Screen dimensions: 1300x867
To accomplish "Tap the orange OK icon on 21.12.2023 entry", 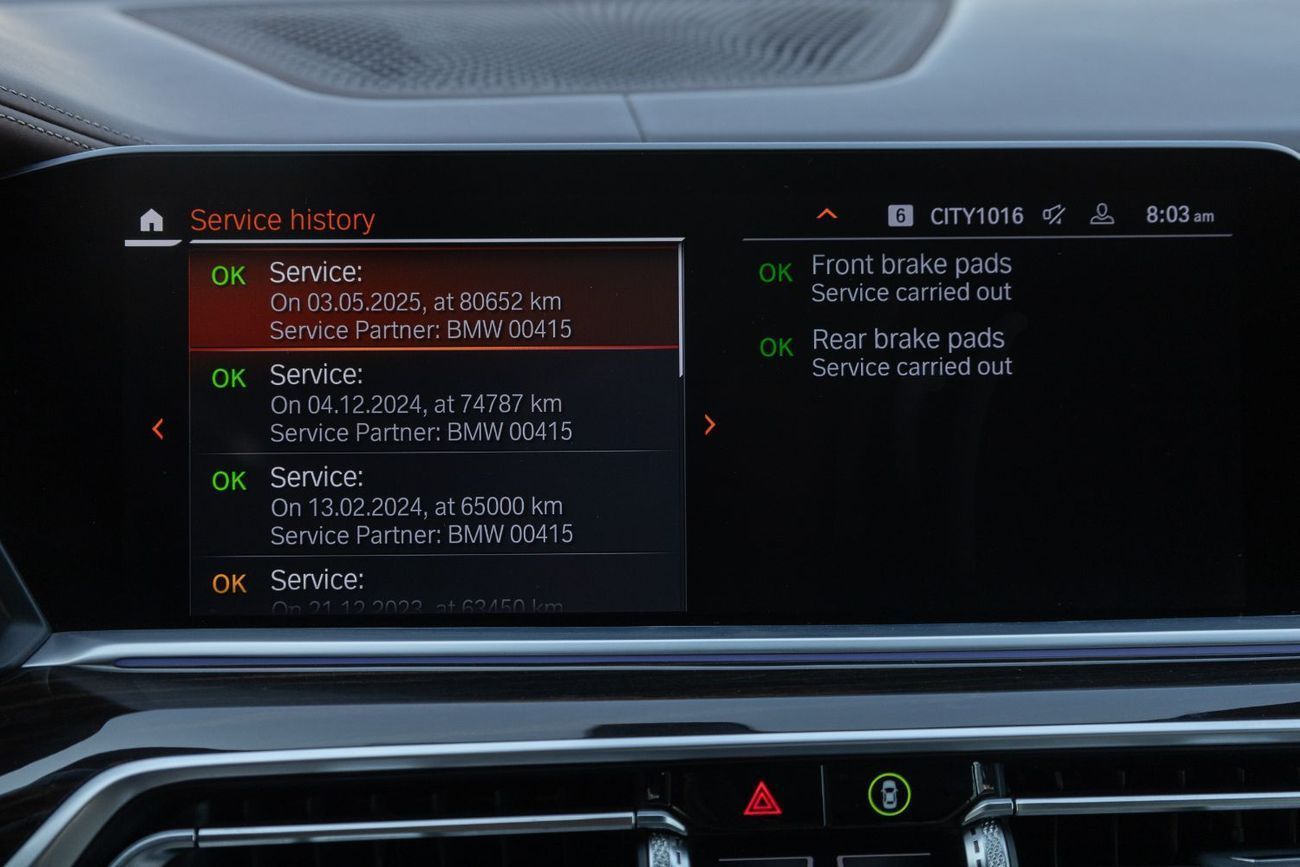I will (x=227, y=580).
